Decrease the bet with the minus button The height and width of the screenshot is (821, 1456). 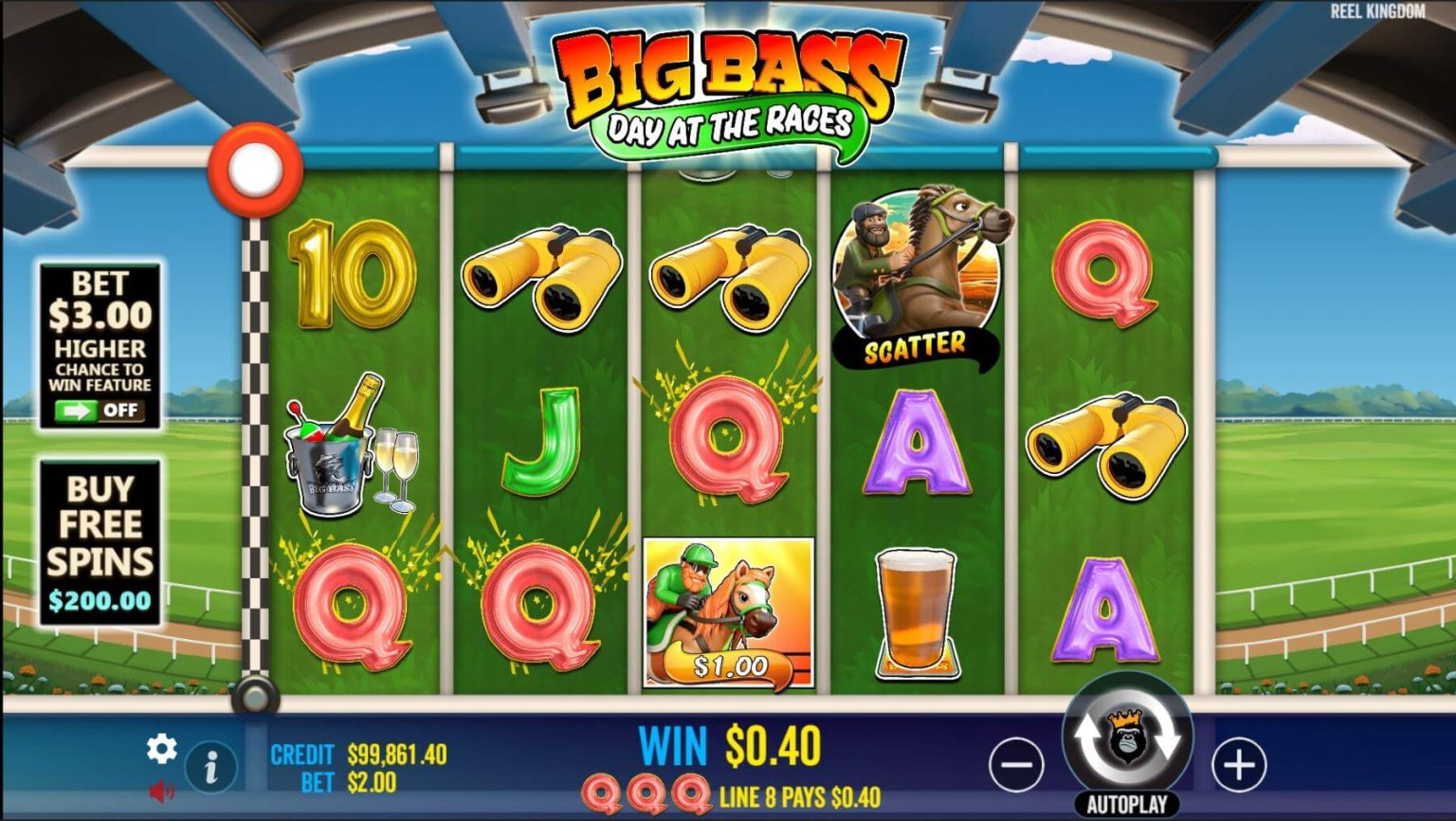point(1016,764)
